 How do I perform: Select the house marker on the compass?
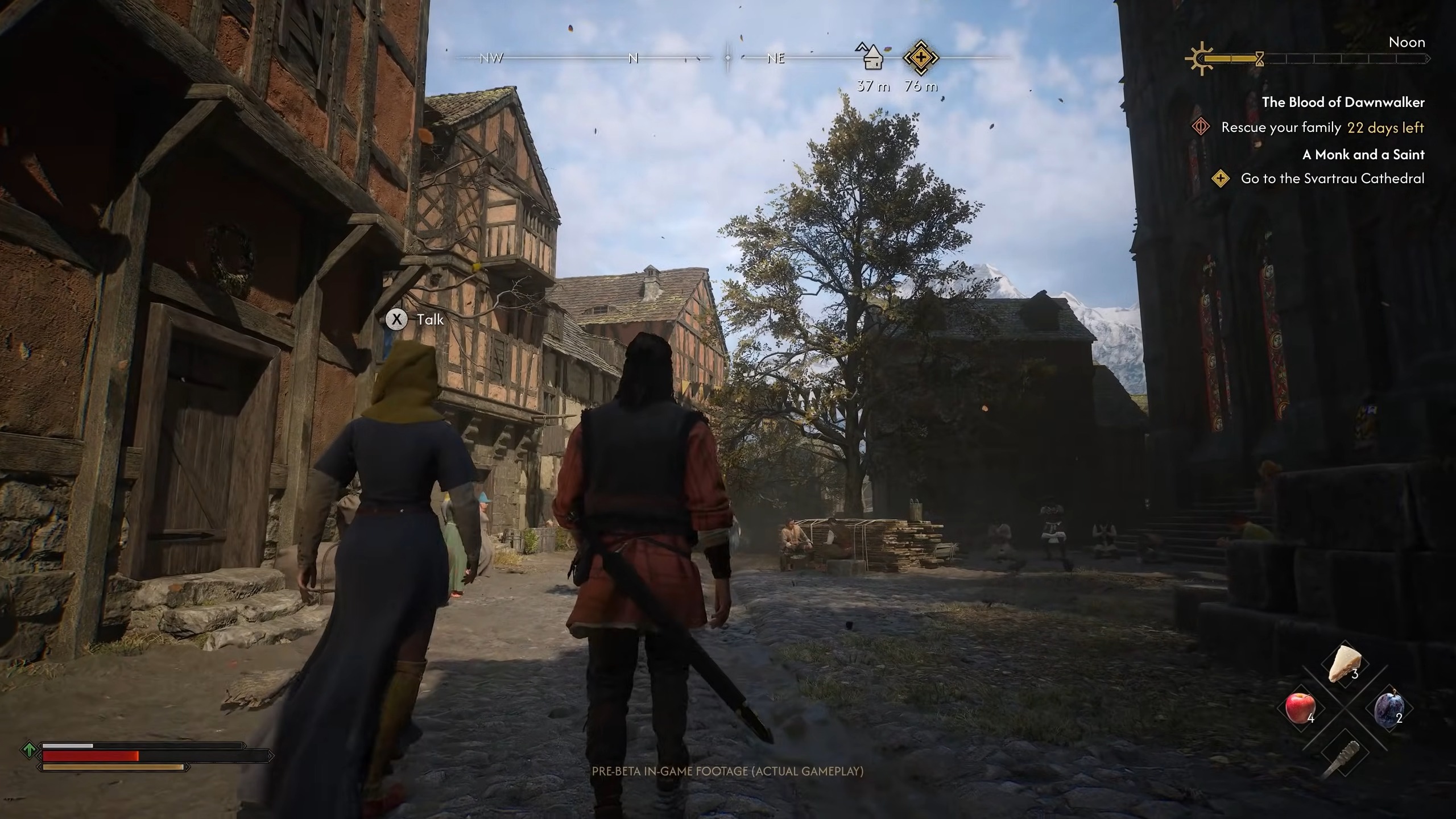(871, 57)
